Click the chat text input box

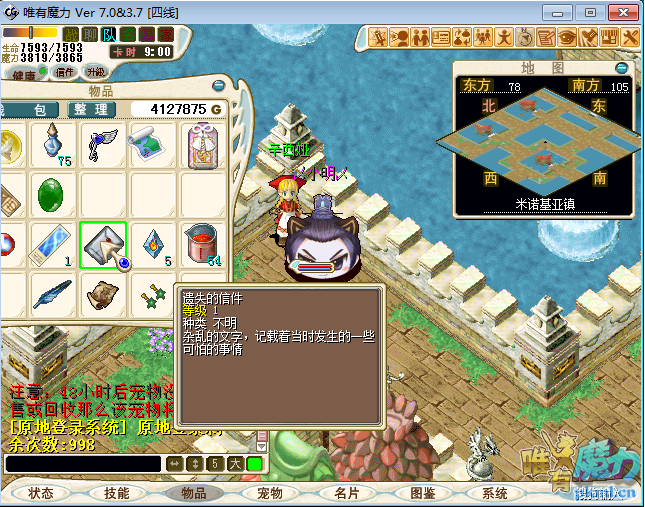(82, 464)
